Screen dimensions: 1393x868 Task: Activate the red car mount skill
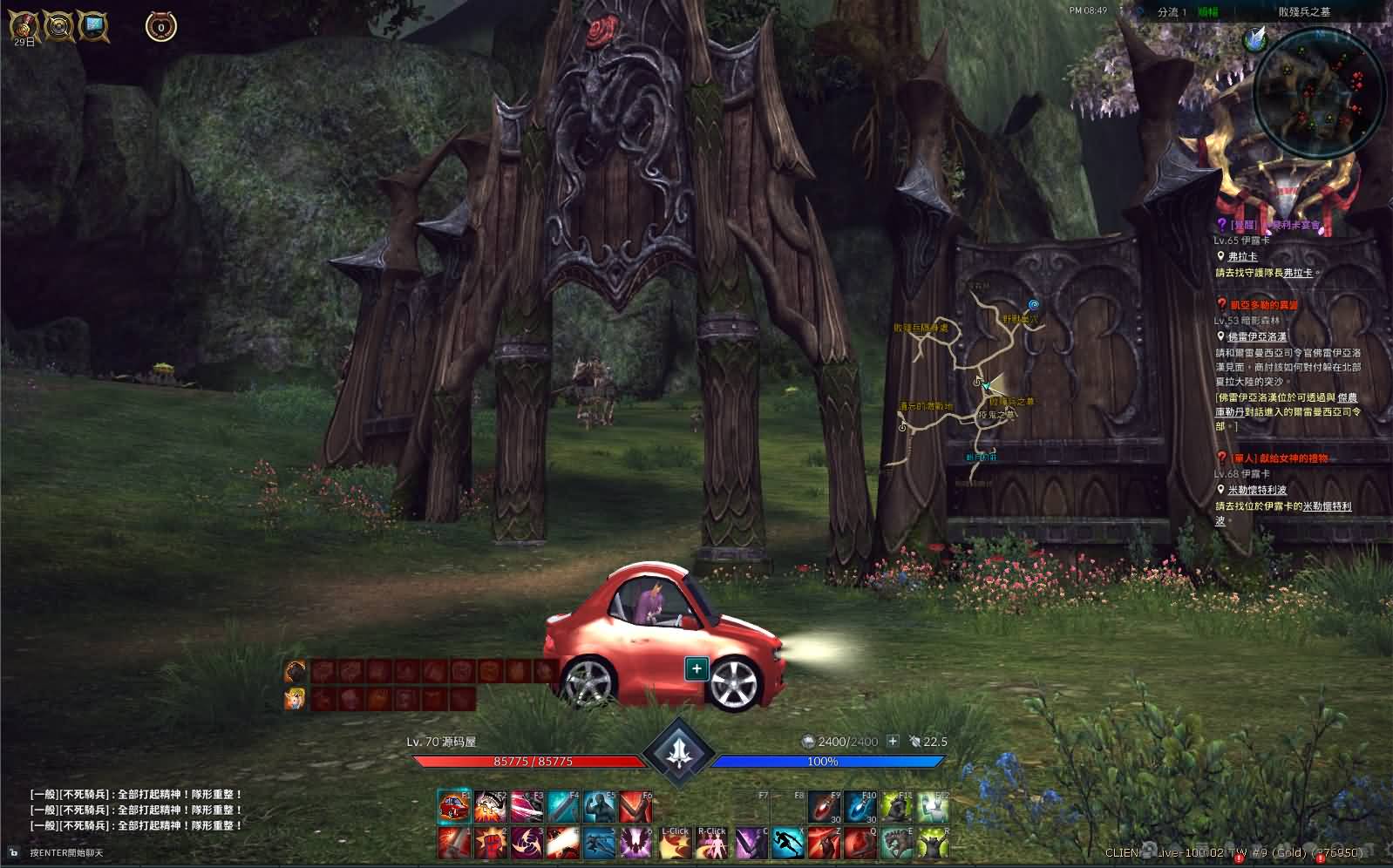click(453, 806)
